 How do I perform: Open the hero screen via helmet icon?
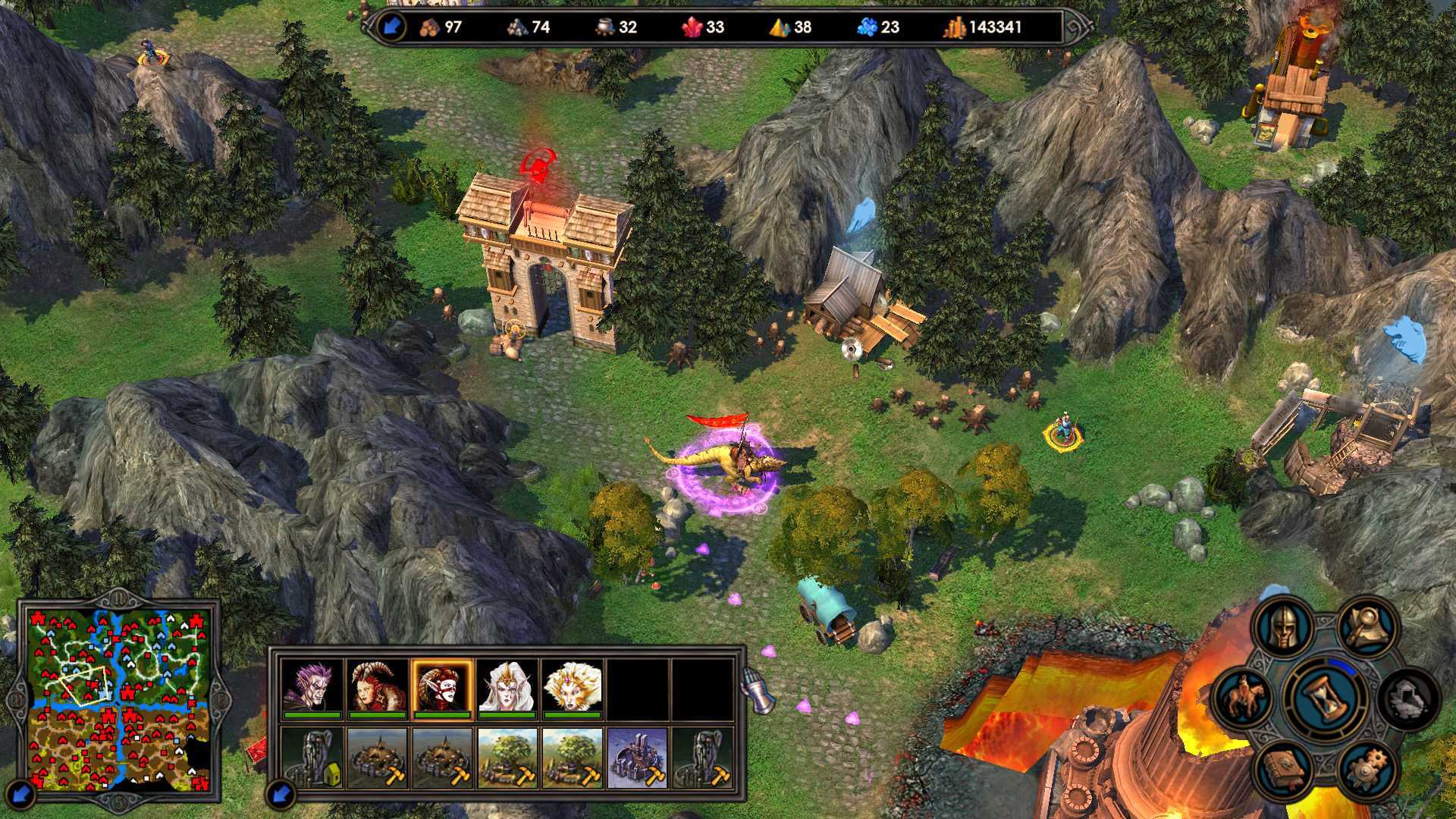pos(1283,626)
